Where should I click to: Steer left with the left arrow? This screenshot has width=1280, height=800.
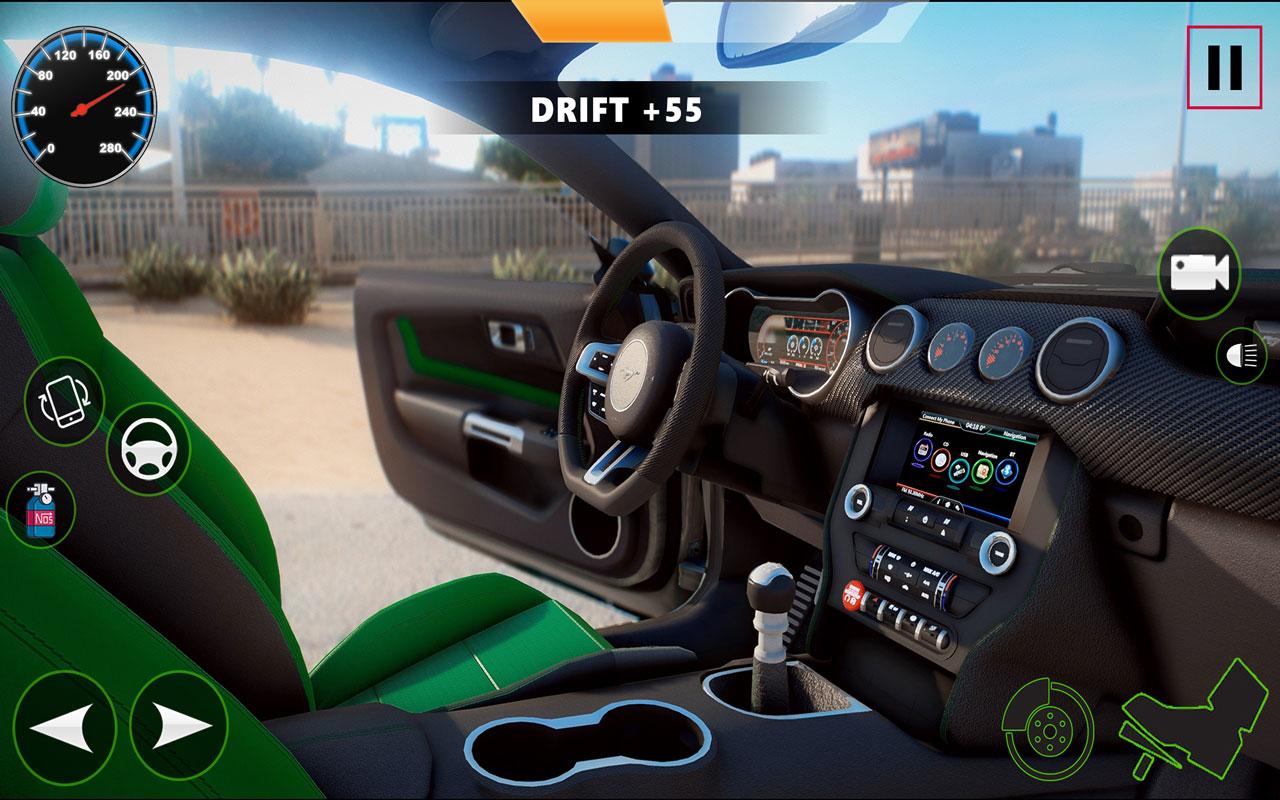pyautogui.click(x=64, y=726)
